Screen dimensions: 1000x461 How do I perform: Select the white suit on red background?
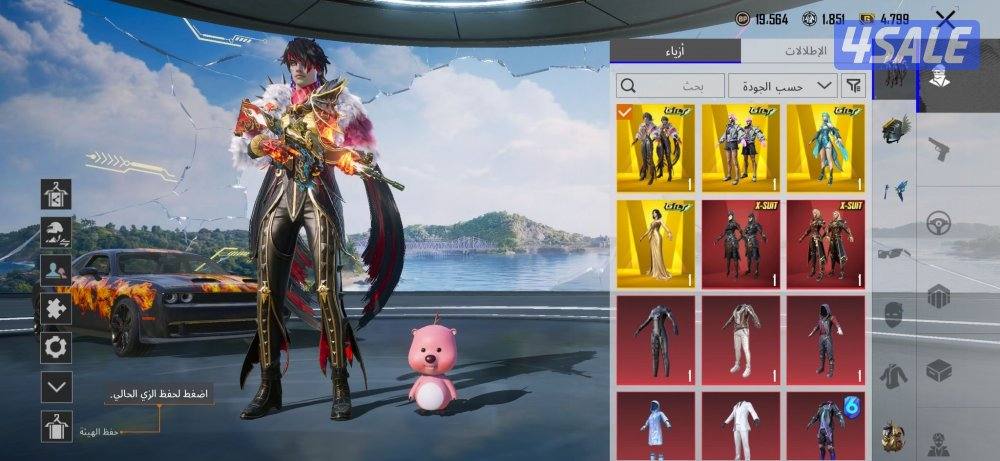pos(741,340)
